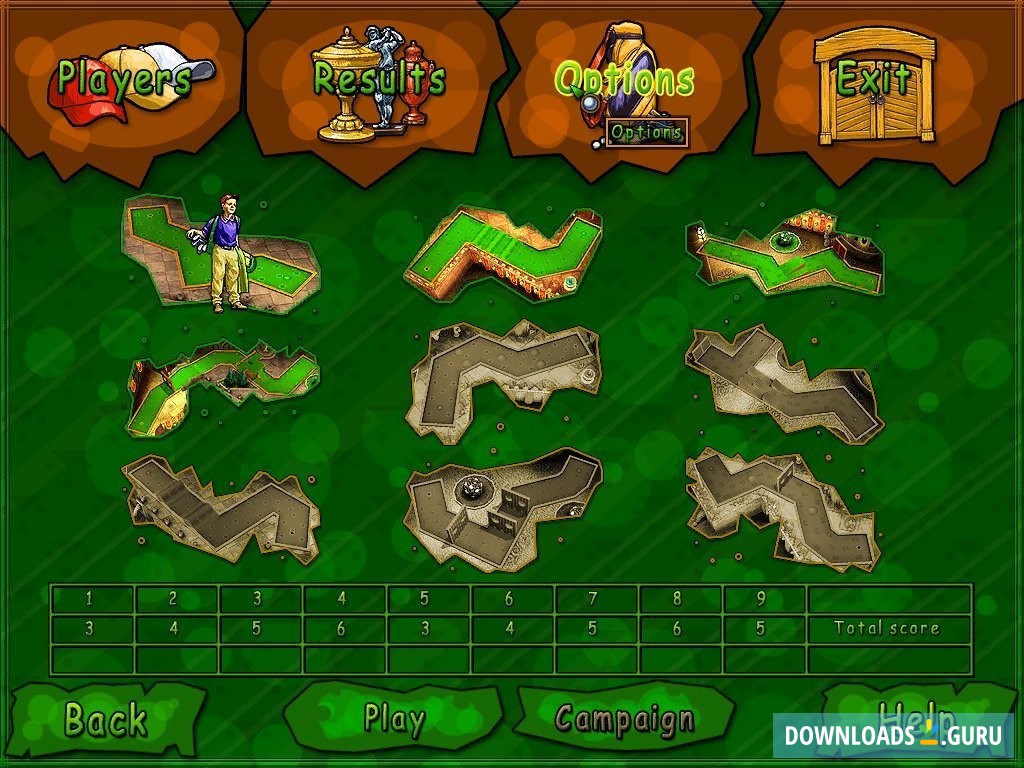This screenshot has width=1024, height=768.
Task: Start the round with Play
Action: (x=394, y=719)
